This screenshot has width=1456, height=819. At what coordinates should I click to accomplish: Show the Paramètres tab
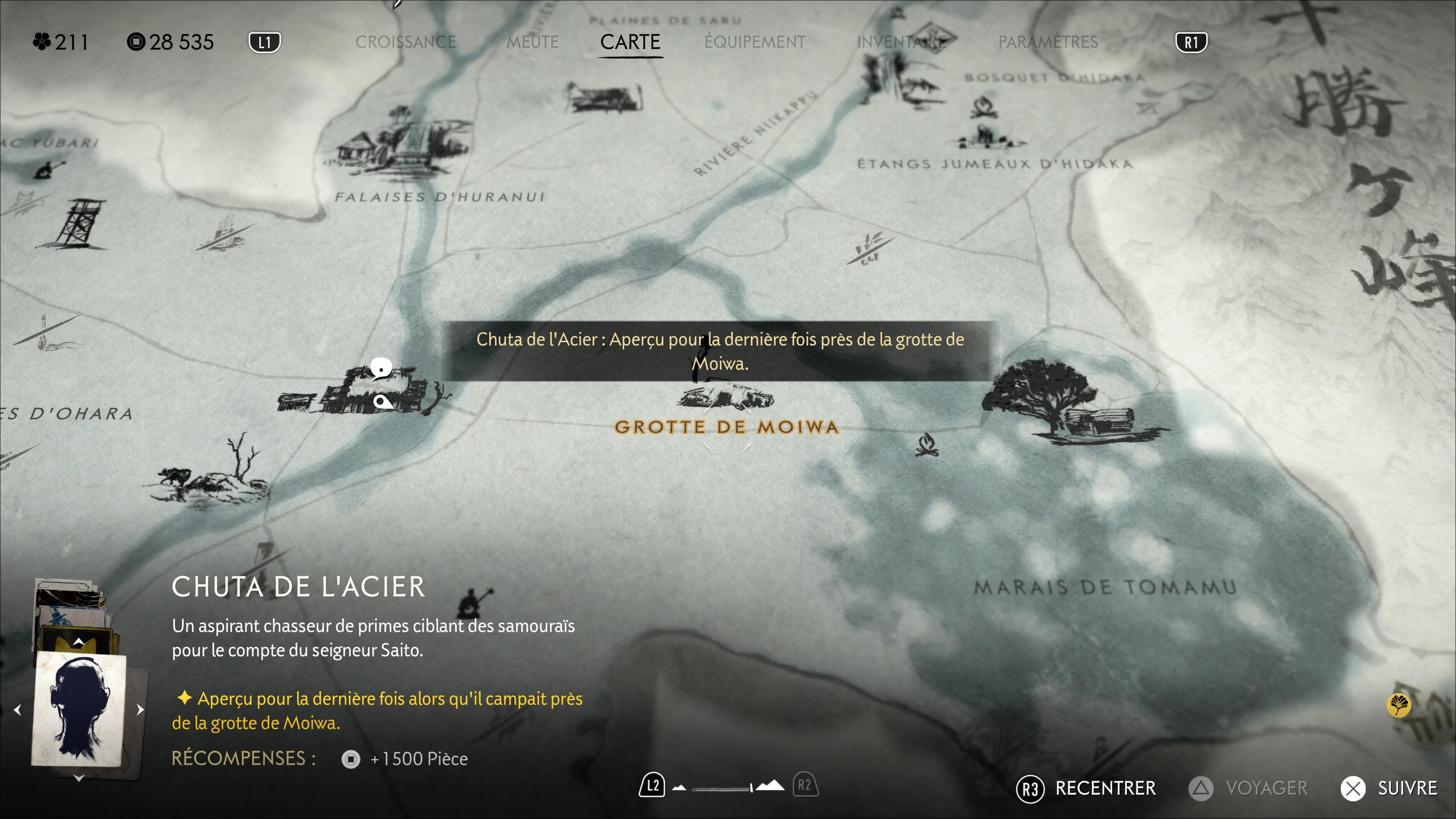1048,42
